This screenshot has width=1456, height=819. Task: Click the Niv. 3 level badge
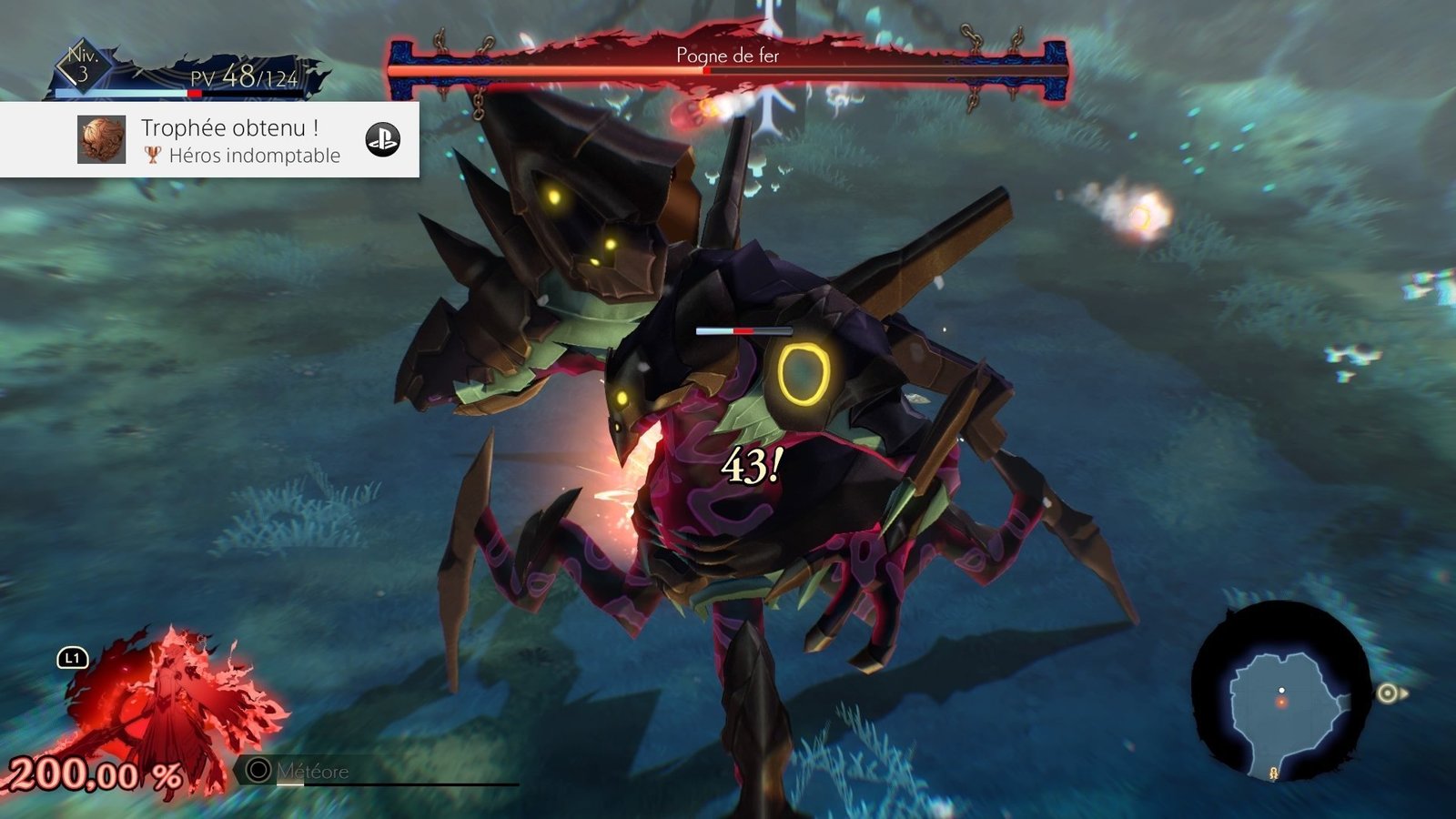coord(83,66)
